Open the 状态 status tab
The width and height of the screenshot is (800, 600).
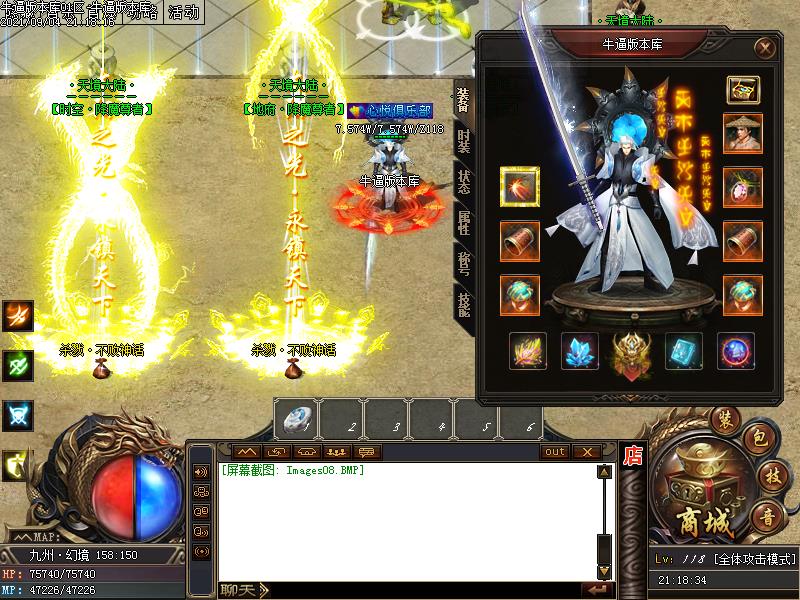[463, 182]
